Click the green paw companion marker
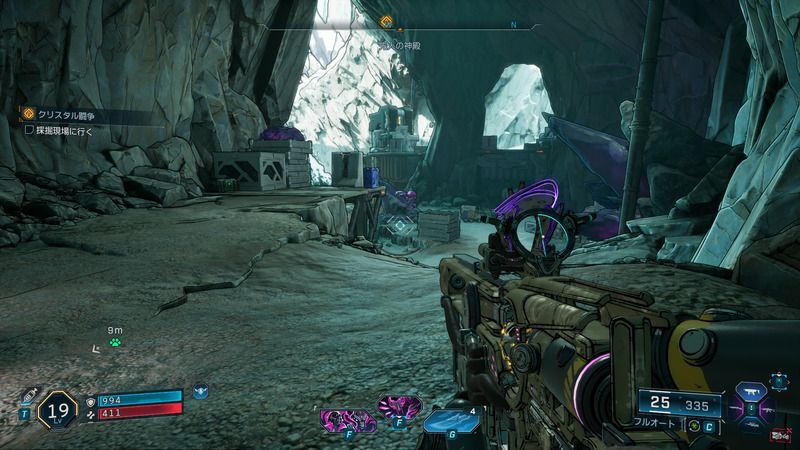This screenshot has height=450, width=800. click(x=115, y=343)
